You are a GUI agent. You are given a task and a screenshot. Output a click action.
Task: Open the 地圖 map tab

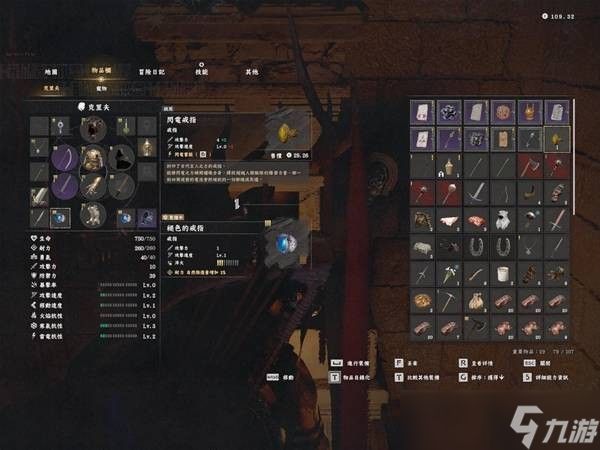click(51, 72)
